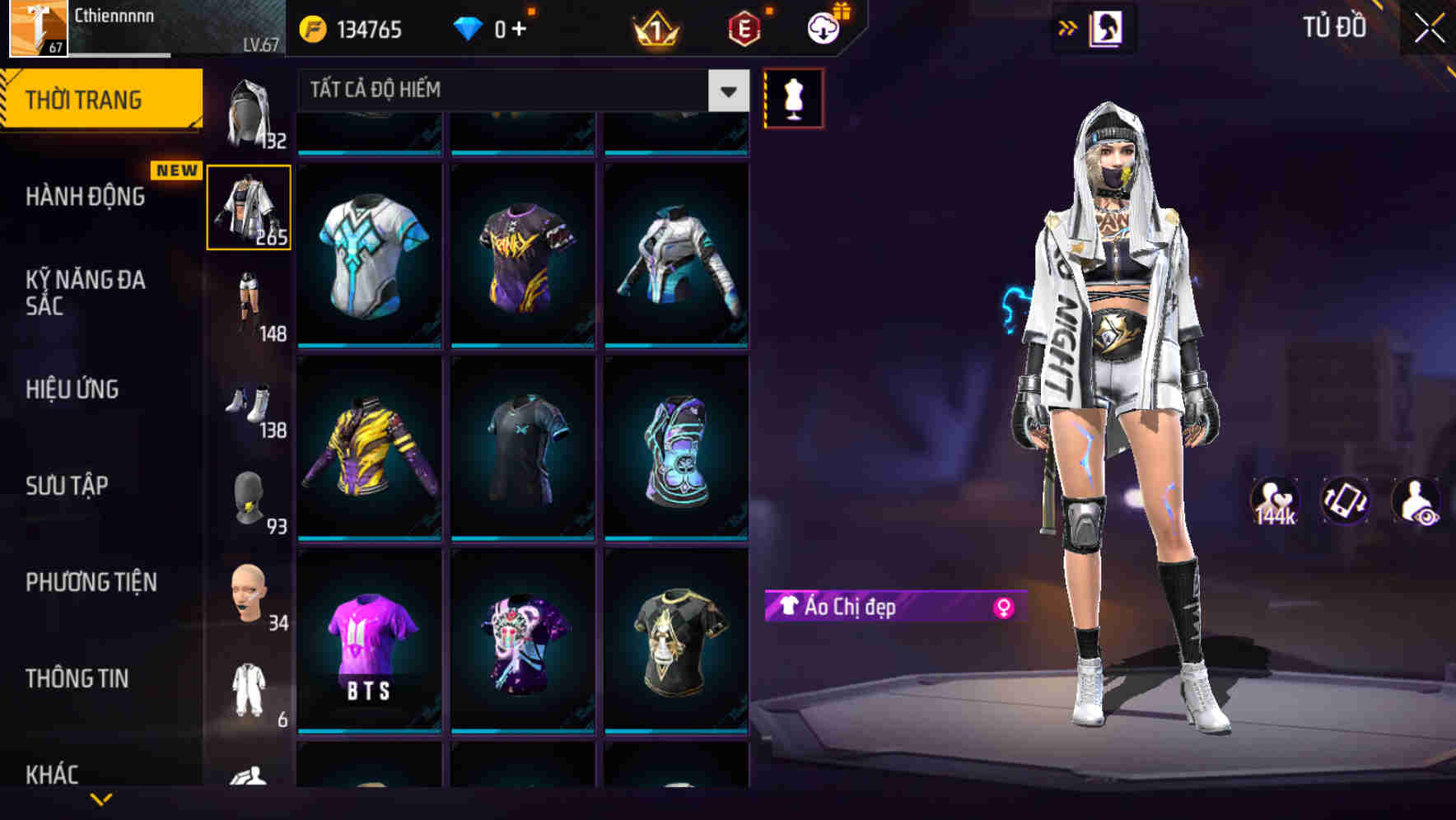
Task: Open the mannequin preview icon
Action: [793, 98]
